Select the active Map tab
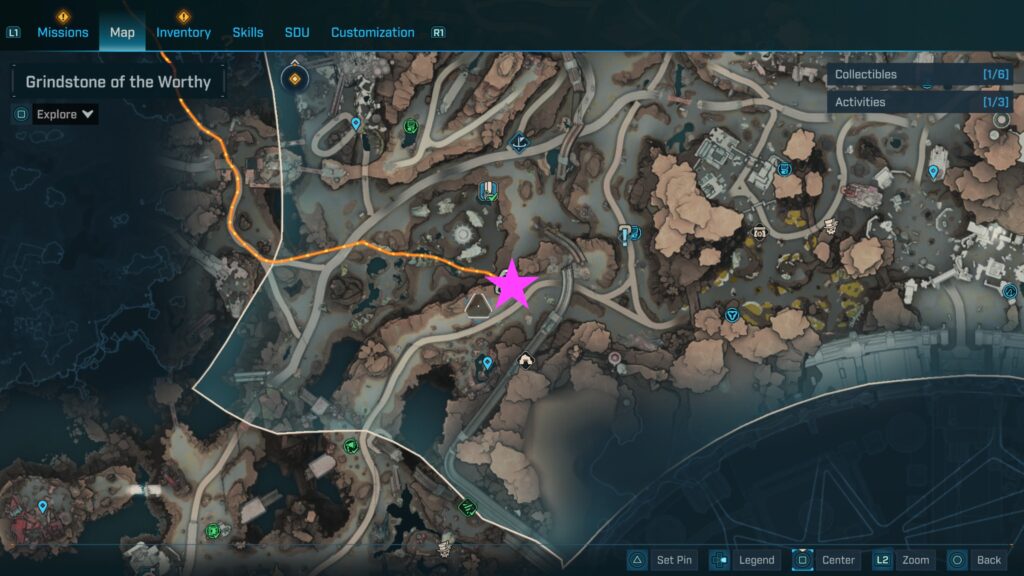1024x576 pixels. pos(122,32)
